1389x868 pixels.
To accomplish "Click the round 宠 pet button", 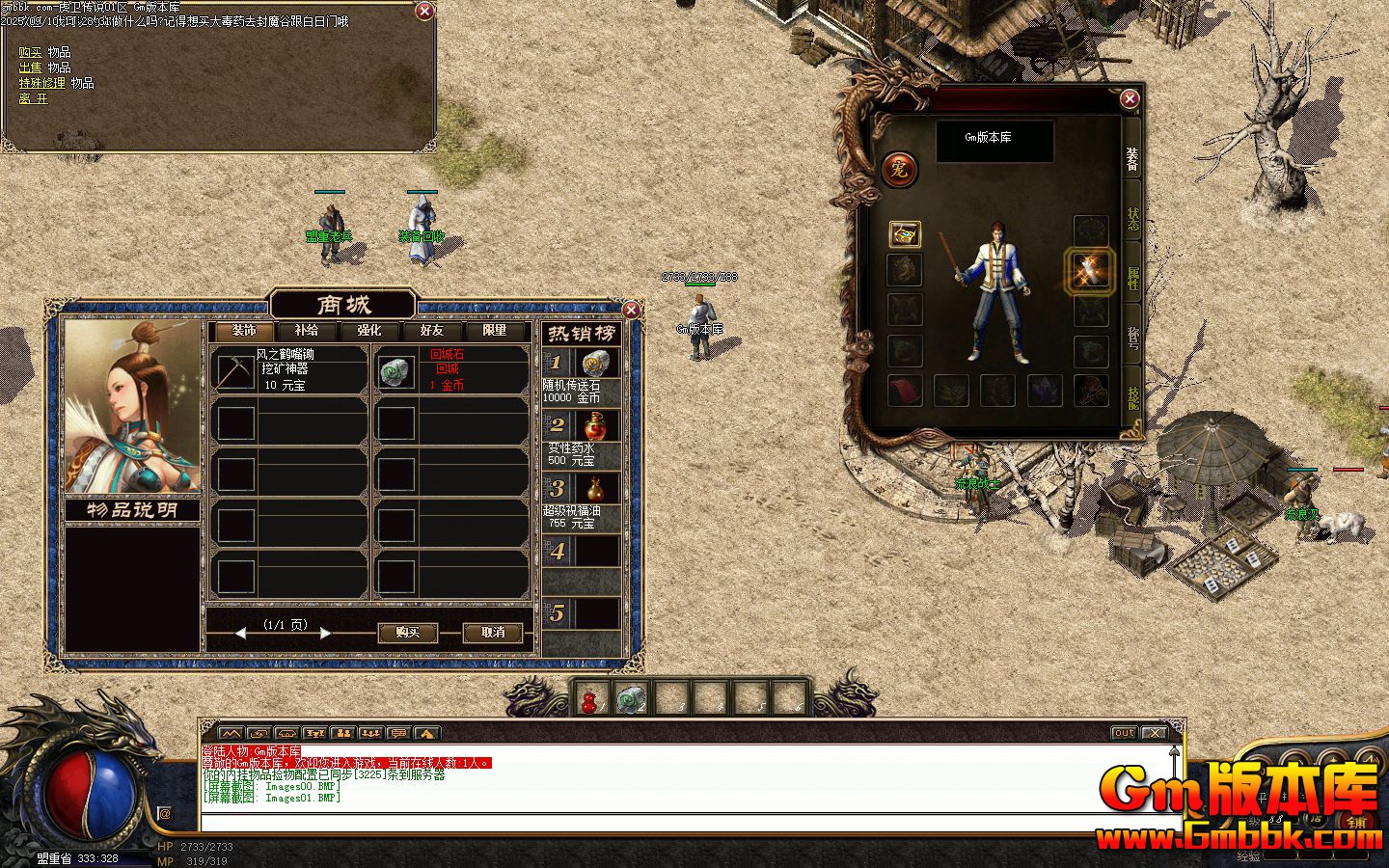I will [x=899, y=170].
